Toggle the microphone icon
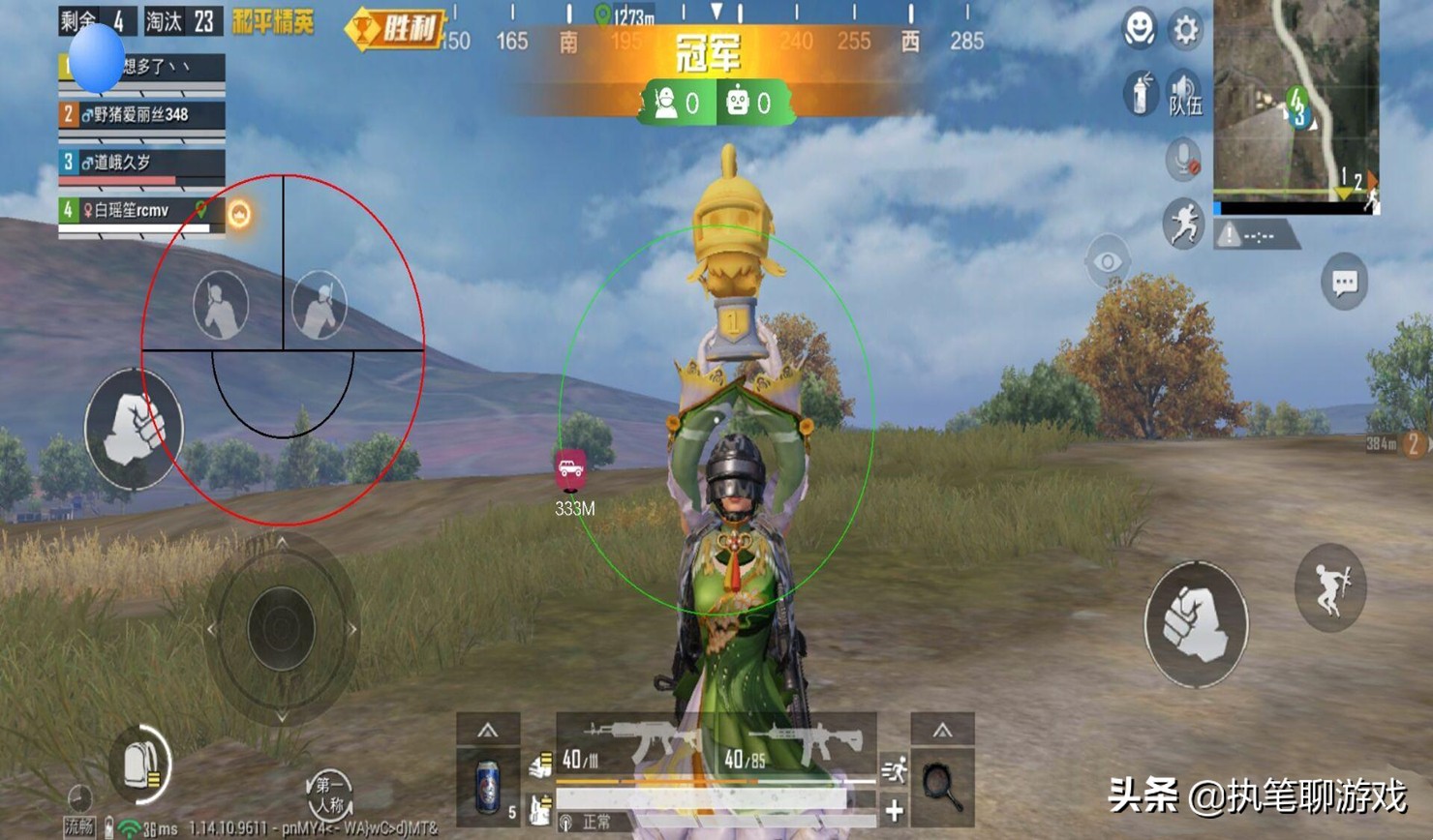Screen dimensions: 1433x840 [x=1182, y=160]
